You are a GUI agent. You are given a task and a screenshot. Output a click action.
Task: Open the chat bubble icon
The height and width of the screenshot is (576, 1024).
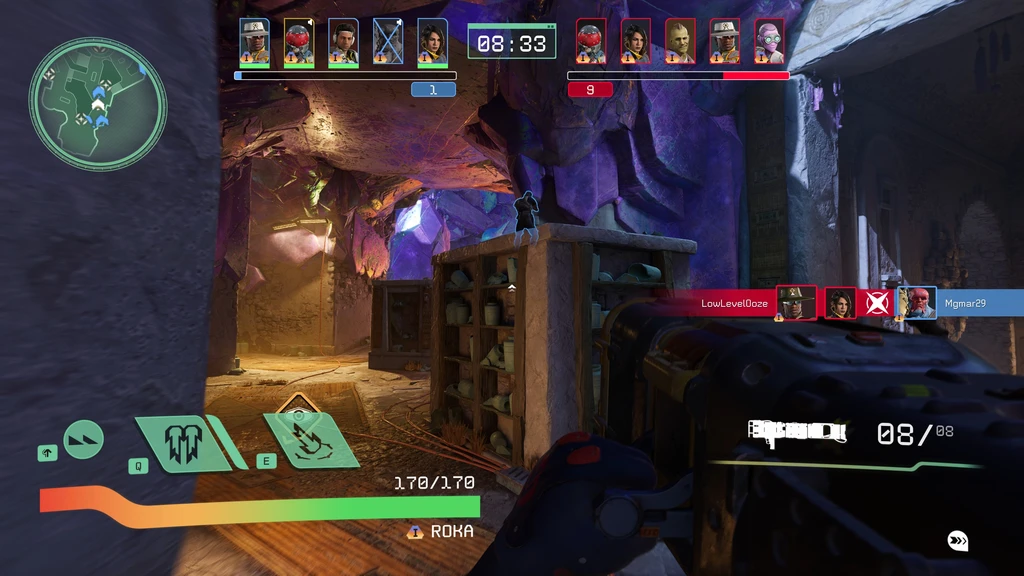(x=958, y=541)
